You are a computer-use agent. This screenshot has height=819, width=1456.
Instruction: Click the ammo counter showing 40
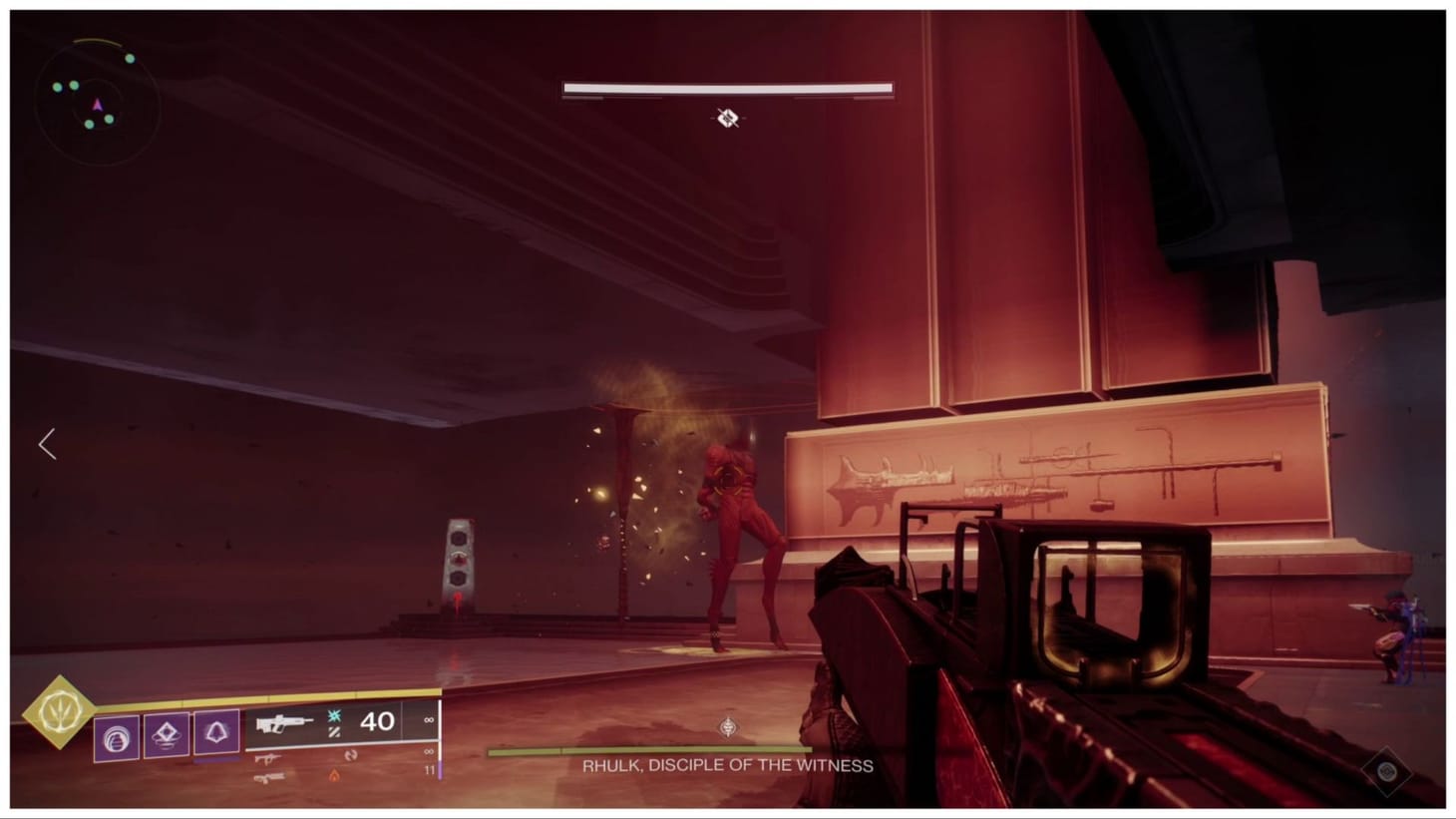(x=376, y=721)
